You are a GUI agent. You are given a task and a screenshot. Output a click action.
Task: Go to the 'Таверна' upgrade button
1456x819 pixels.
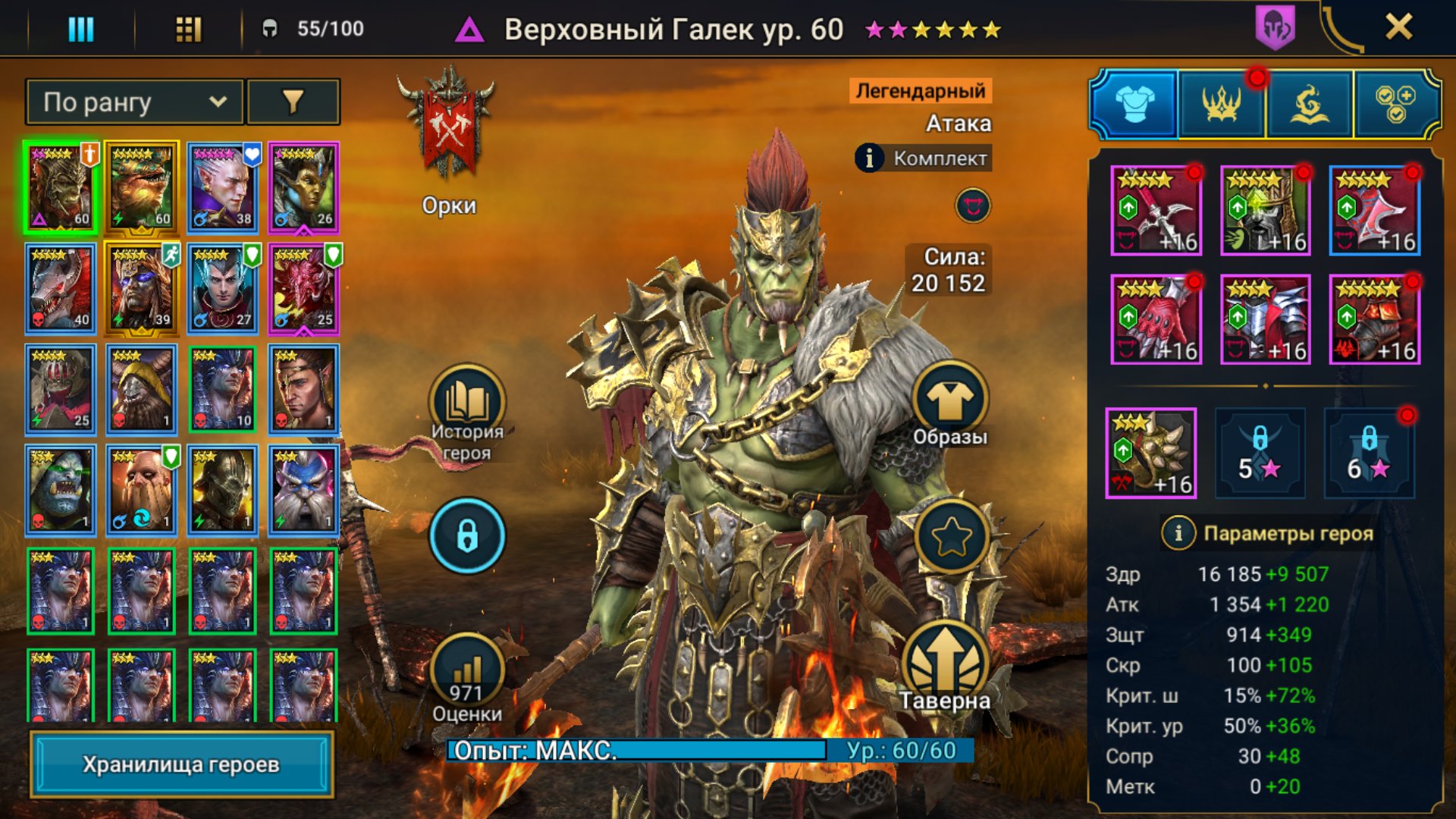coord(945,662)
